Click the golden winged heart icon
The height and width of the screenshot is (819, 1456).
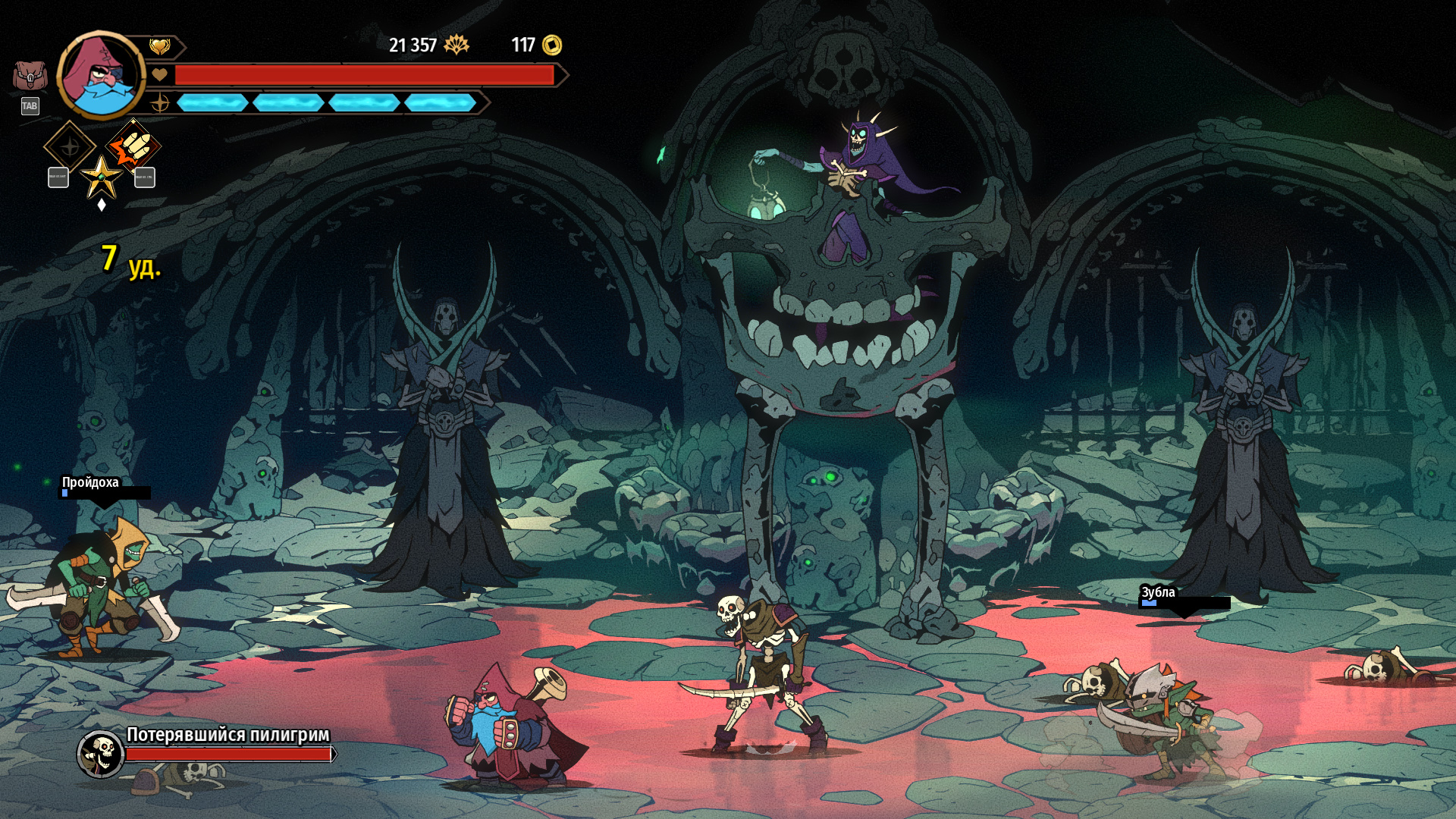[159, 47]
